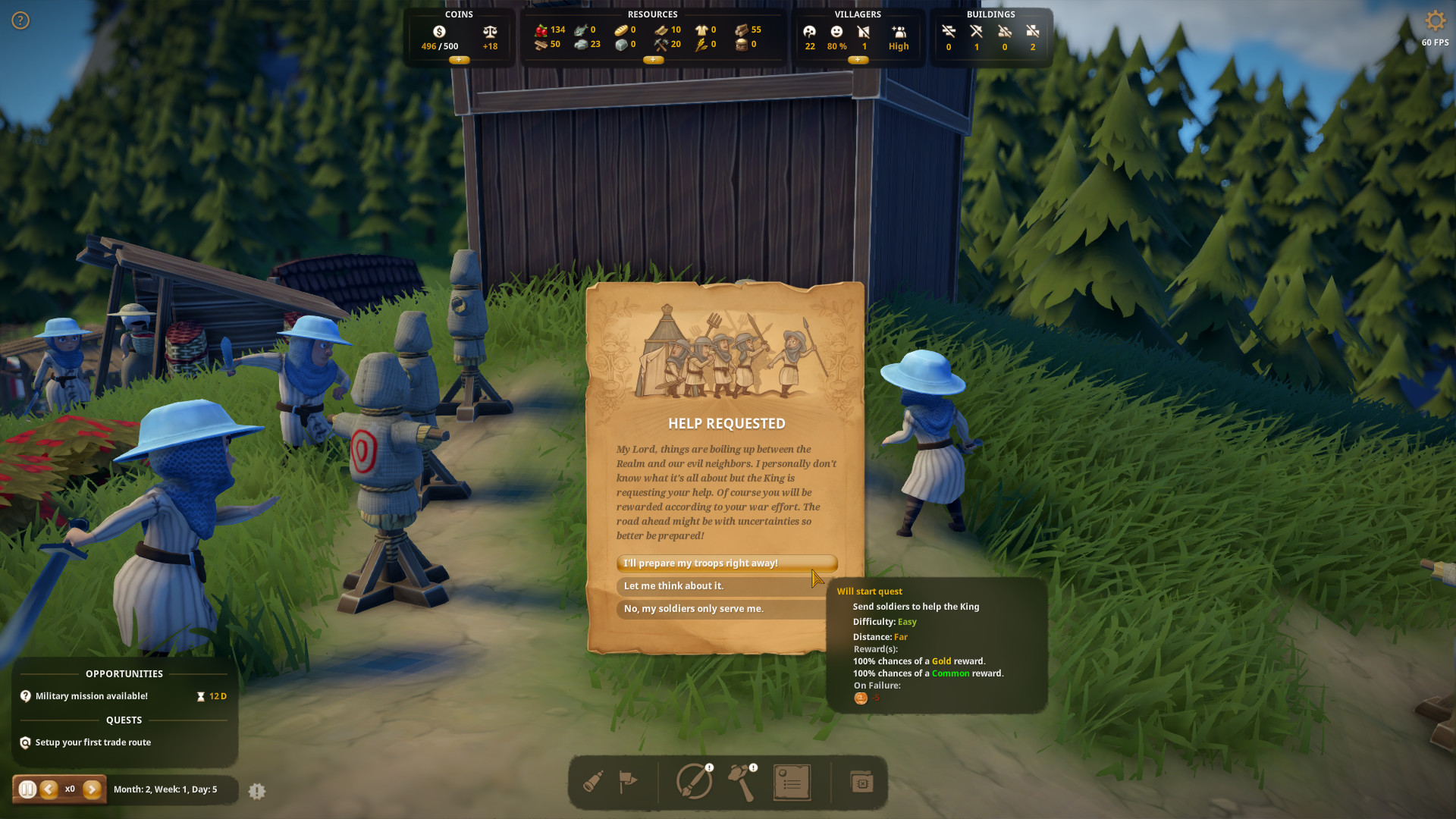Viewport: 1456px width, 819px height.
Task: Expand the Coins panel details
Action: pyautogui.click(x=458, y=59)
